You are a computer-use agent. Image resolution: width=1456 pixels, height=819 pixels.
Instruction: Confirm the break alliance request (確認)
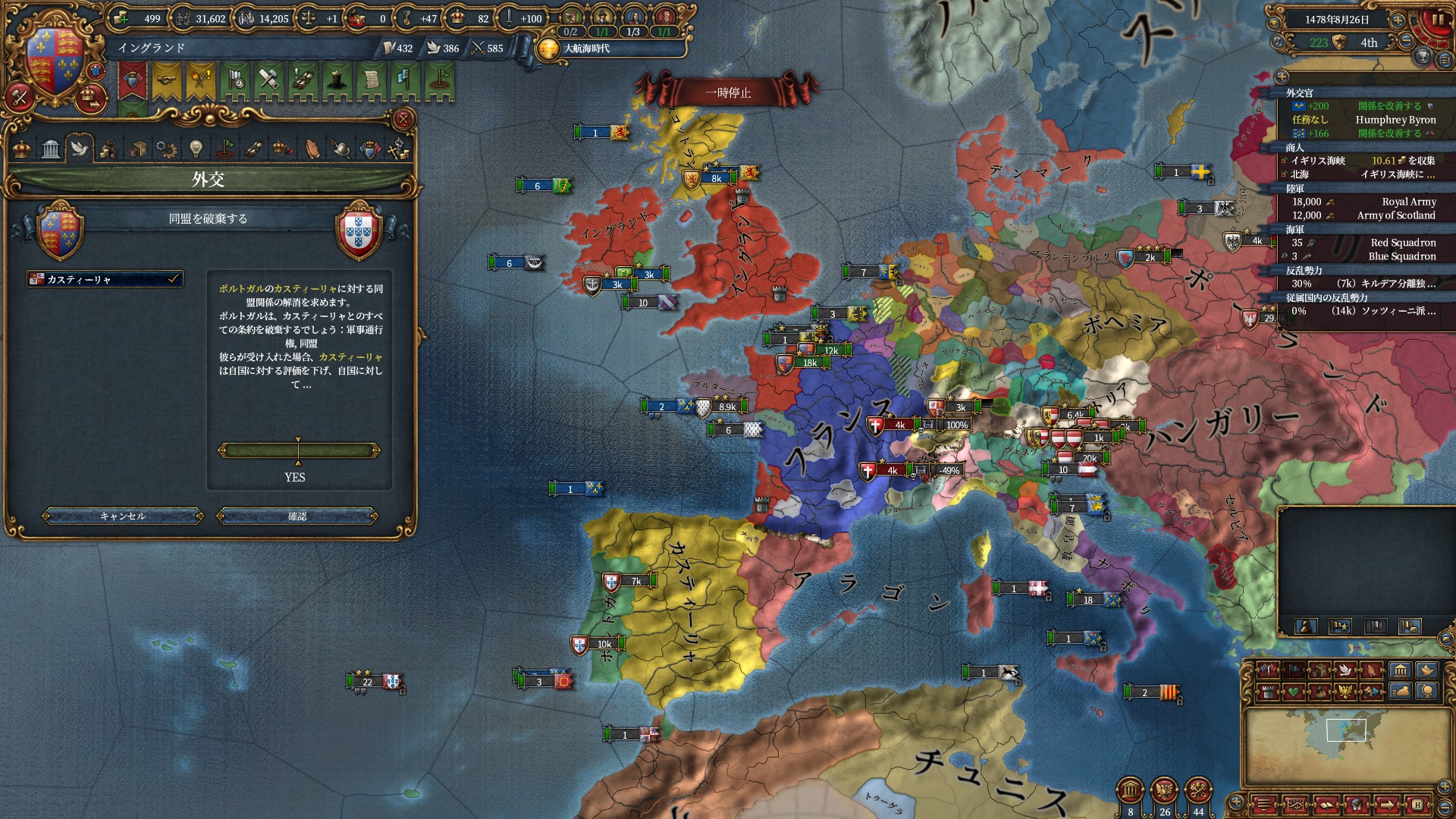coord(297,516)
